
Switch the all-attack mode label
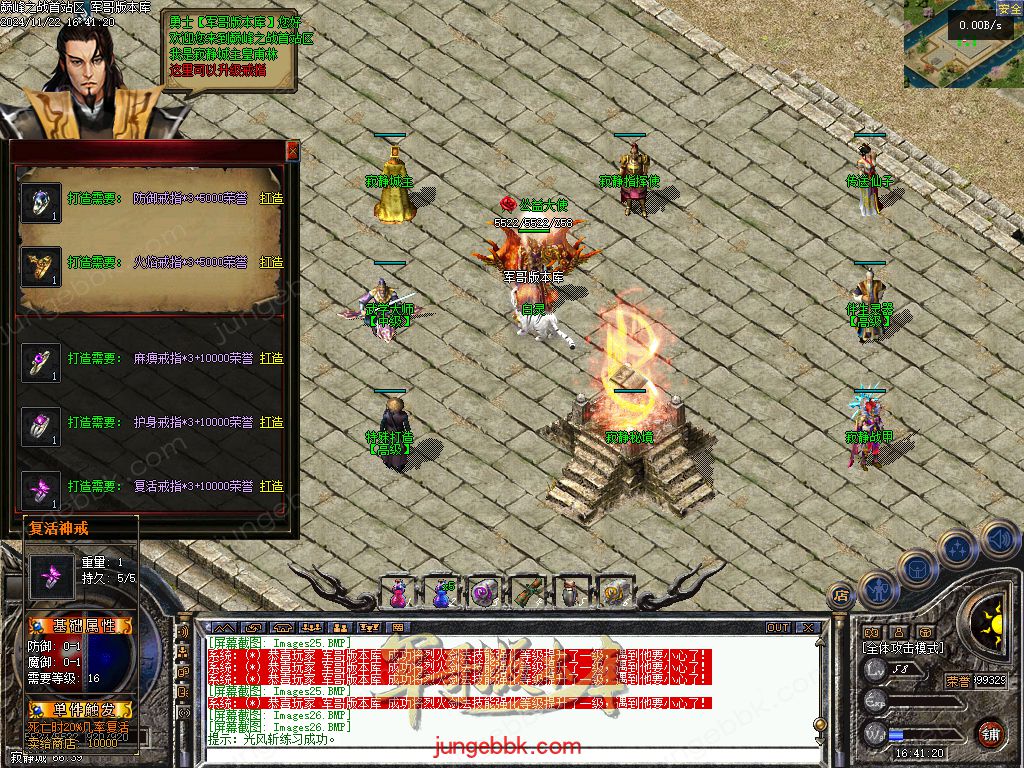[x=903, y=648]
